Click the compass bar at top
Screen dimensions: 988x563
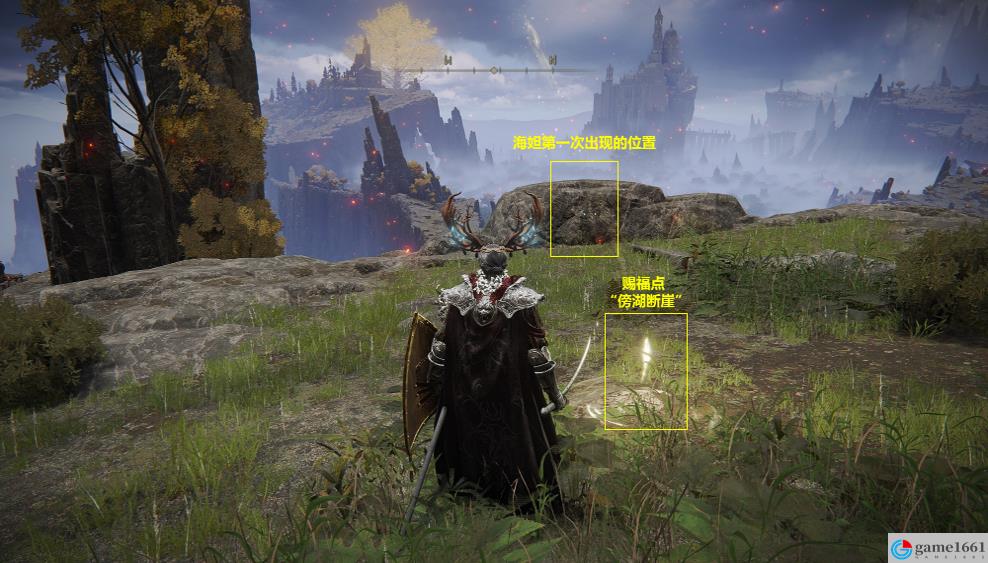point(494,69)
